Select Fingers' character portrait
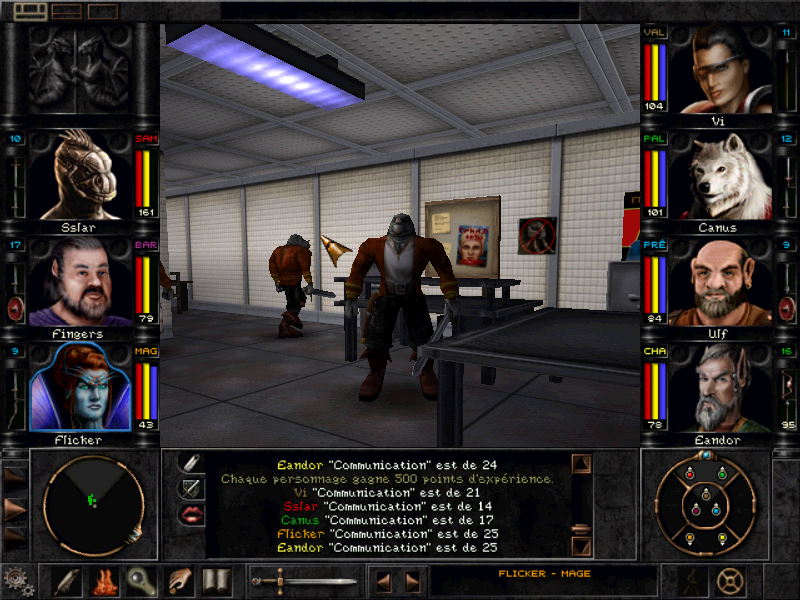 pyautogui.click(x=81, y=282)
